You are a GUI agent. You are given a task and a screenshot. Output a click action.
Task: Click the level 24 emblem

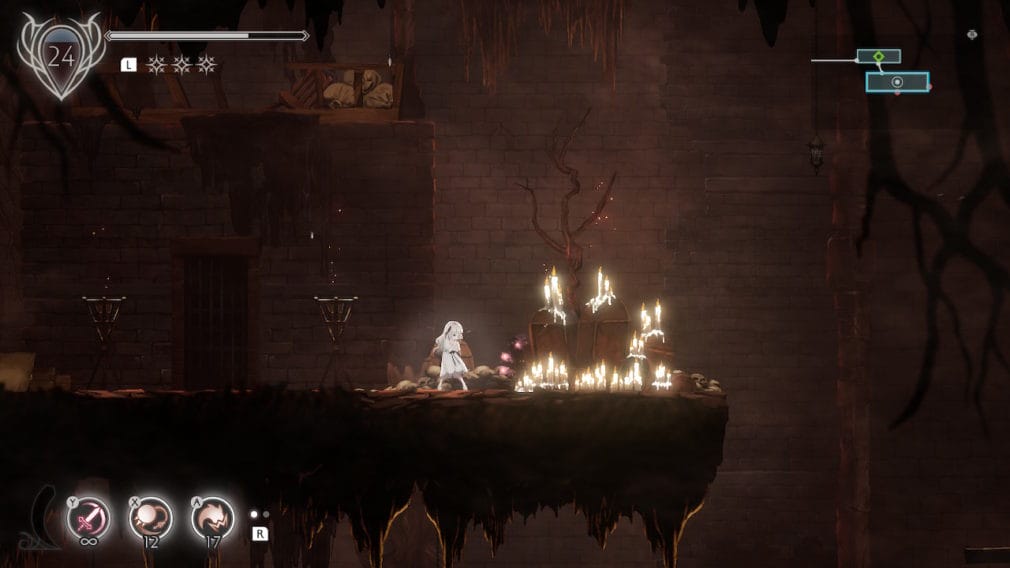pos(61,57)
